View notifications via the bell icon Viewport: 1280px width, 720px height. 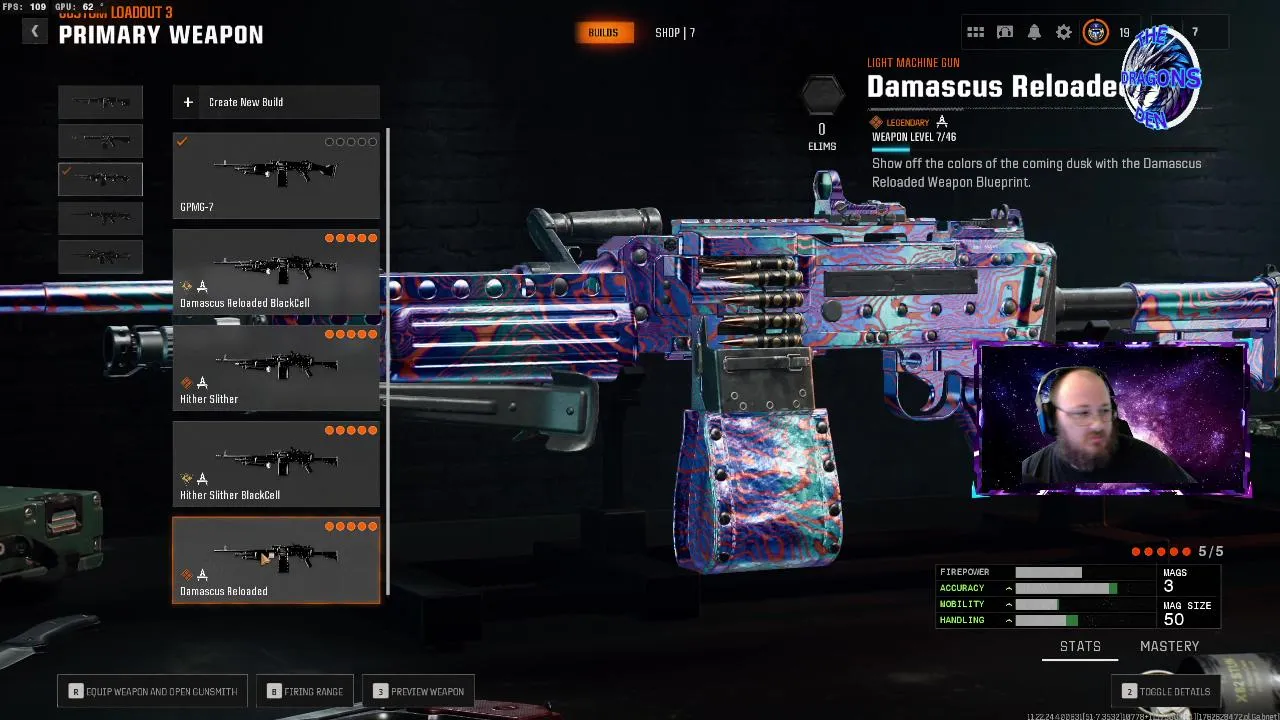(1034, 33)
